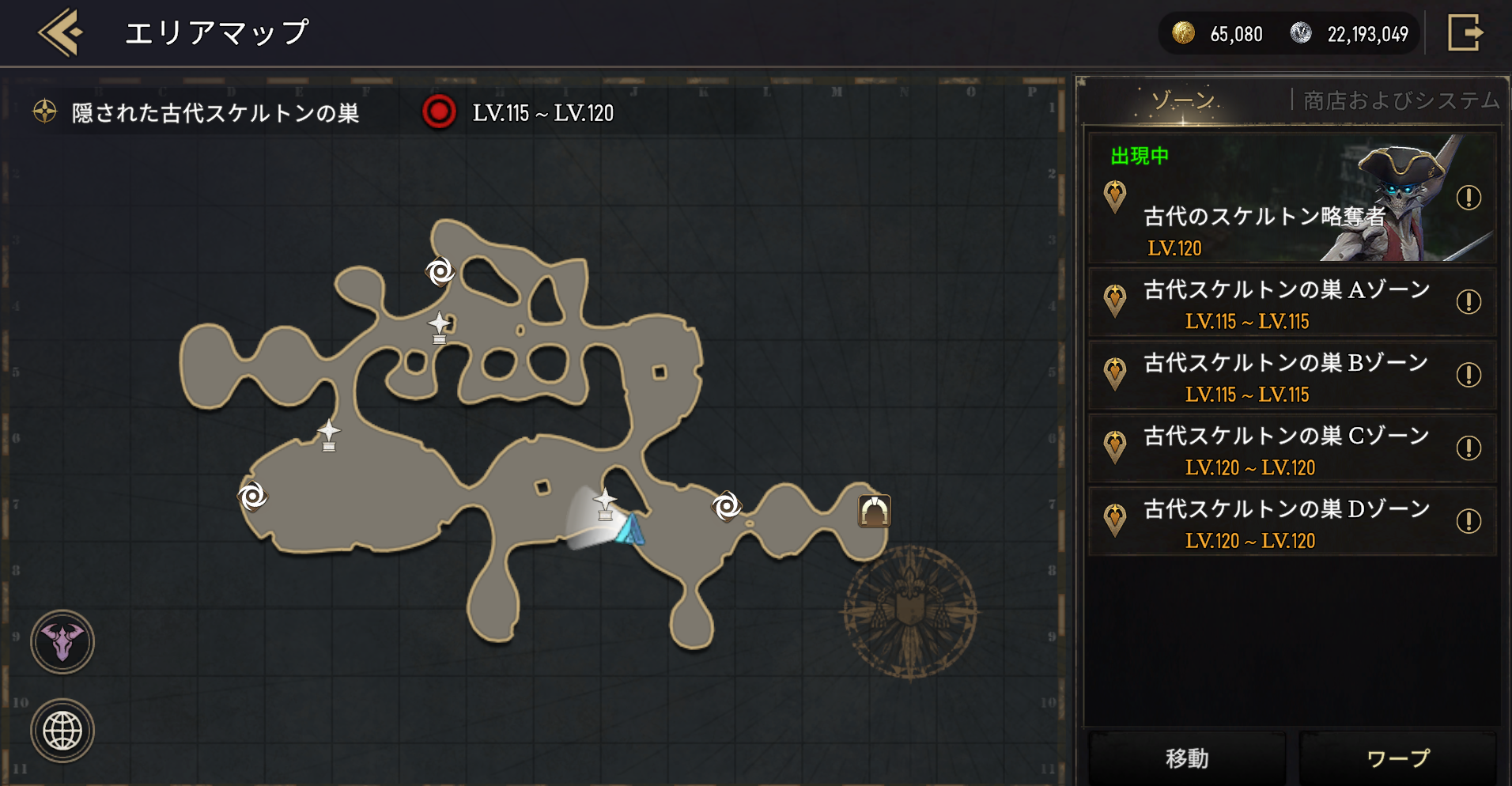Viewport: 1512px width, 786px height.
Task: Exit the area map screen
Action: pyautogui.click(x=1465, y=33)
